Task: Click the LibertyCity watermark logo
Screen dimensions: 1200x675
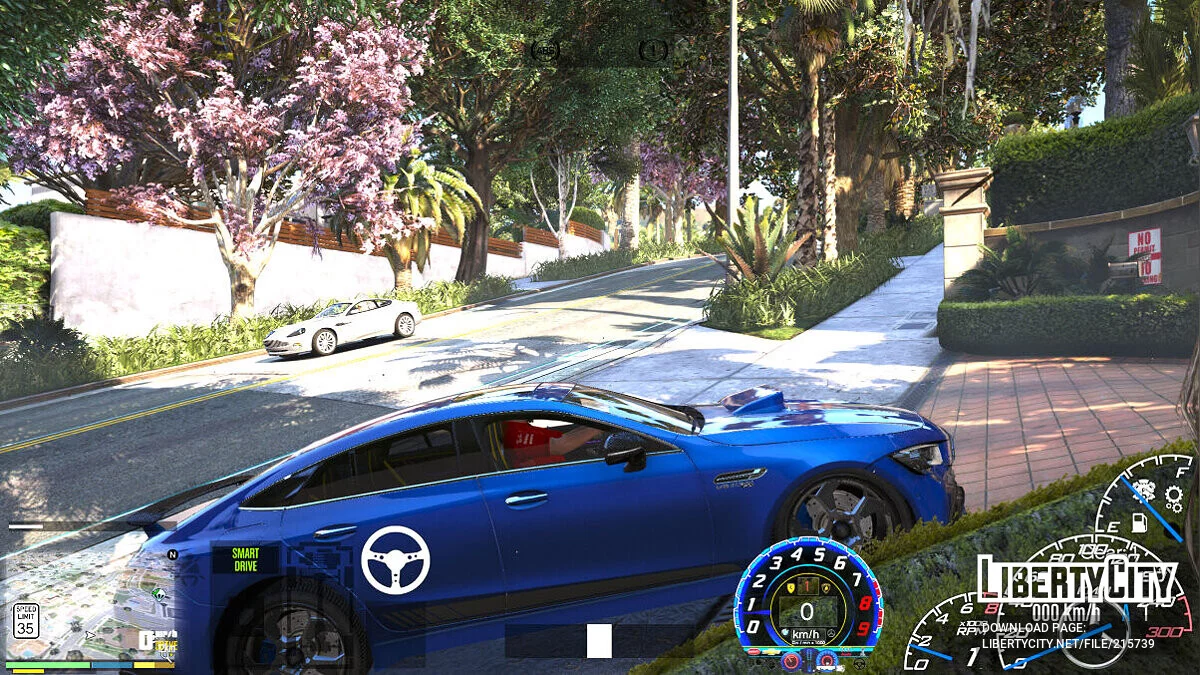Action: pyautogui.click(x=1077, y=580)
